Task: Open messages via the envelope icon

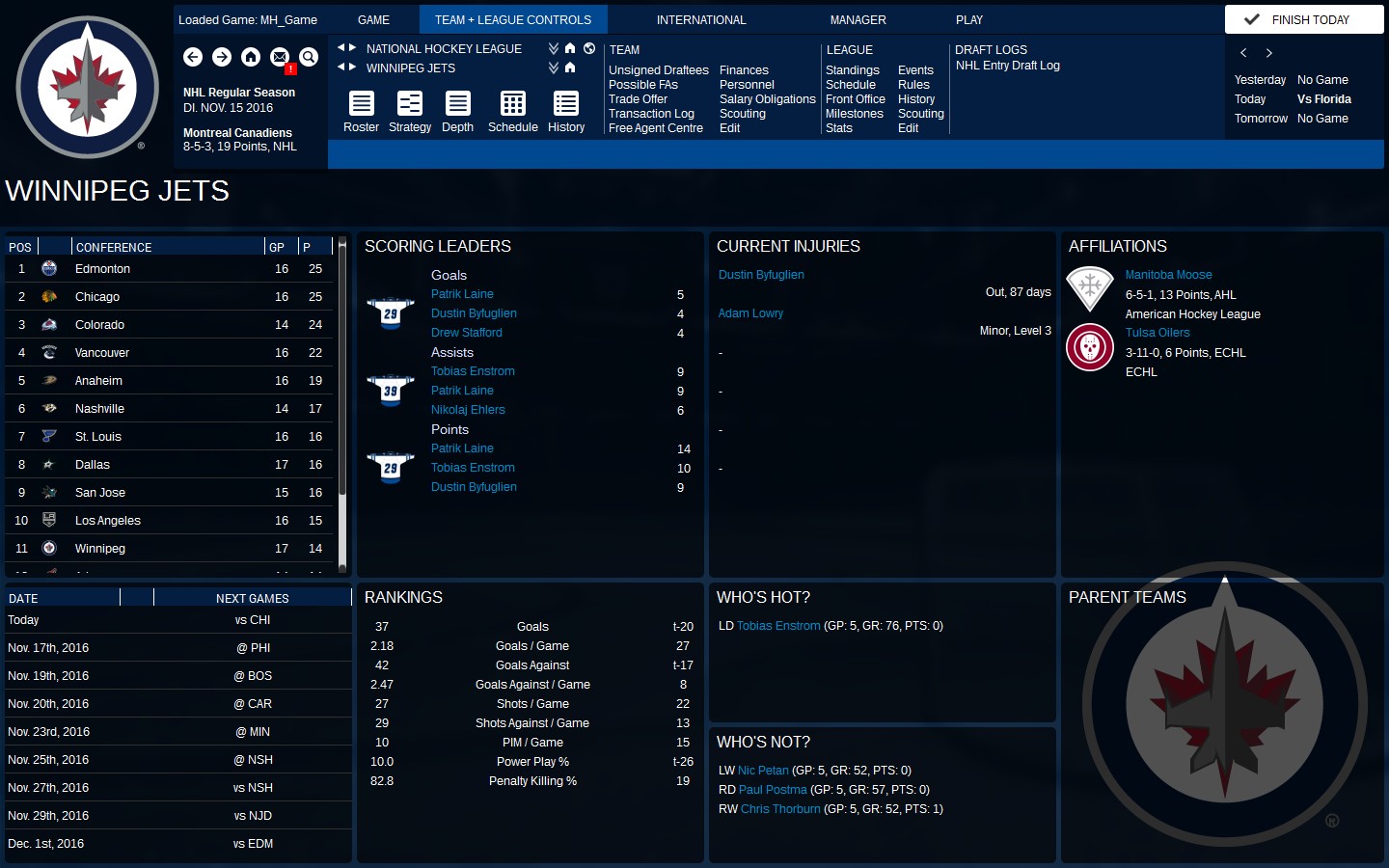Action: point(280,57)
